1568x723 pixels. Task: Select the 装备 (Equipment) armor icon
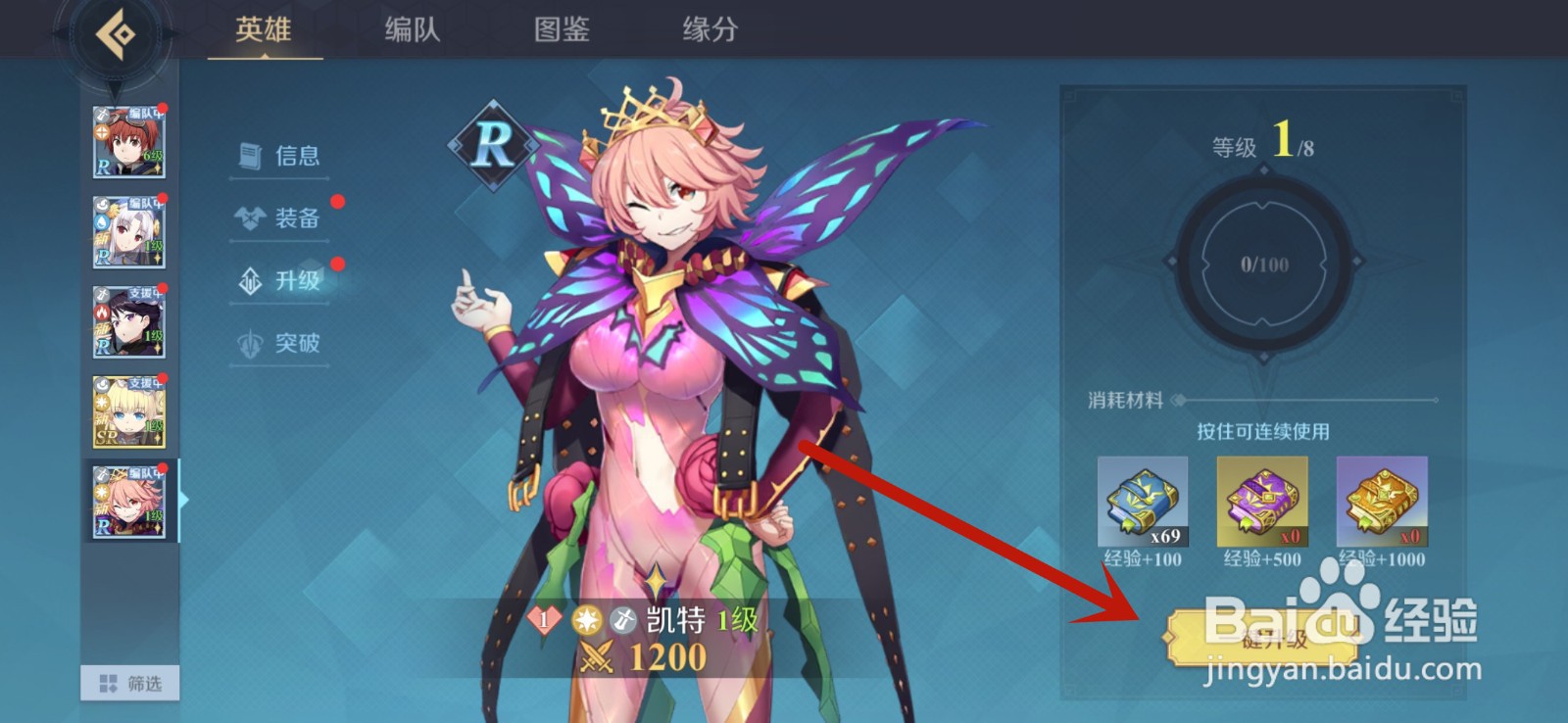(x=251, y=217)
